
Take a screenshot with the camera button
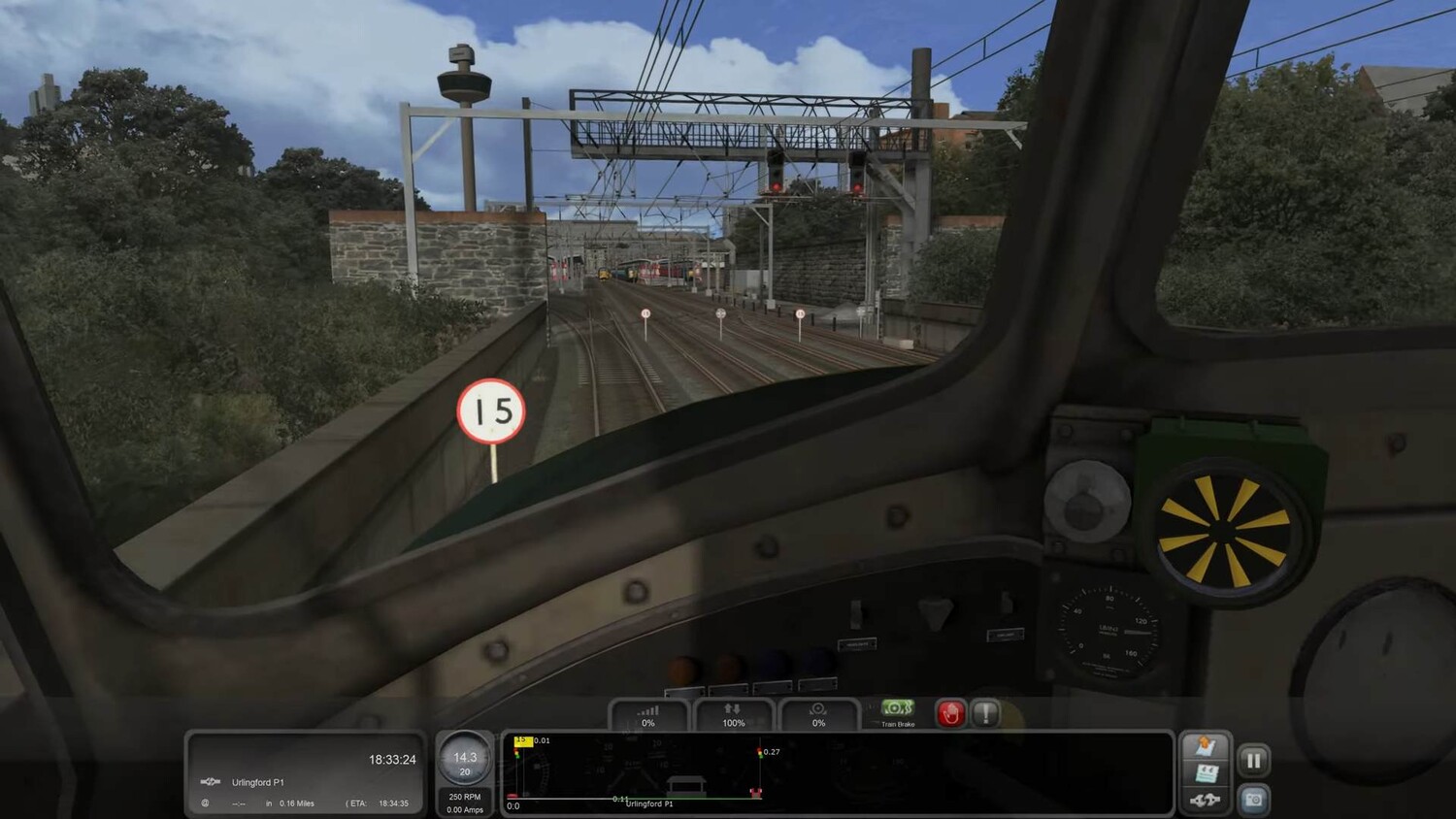[1253, 800]
